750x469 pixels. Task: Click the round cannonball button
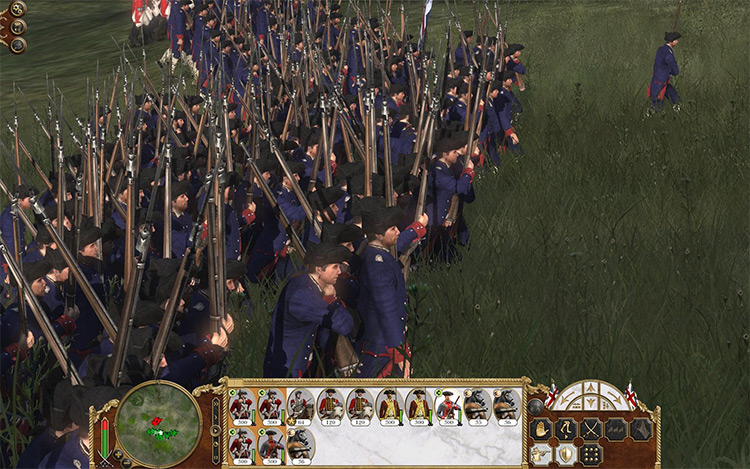click(536, 406)
